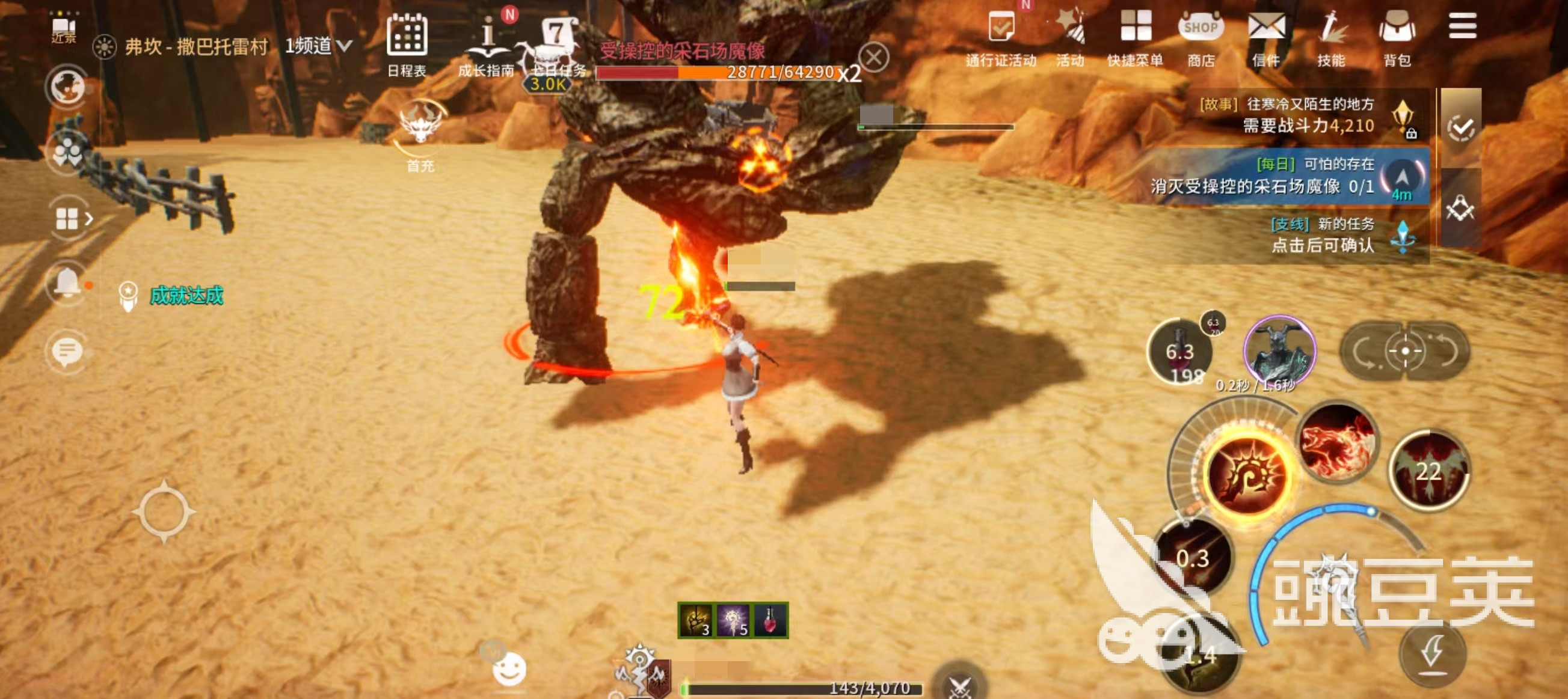Screen dimensions: 1568x699
Task: Close the boss target health bar
Action: click(x=873, y=58)
